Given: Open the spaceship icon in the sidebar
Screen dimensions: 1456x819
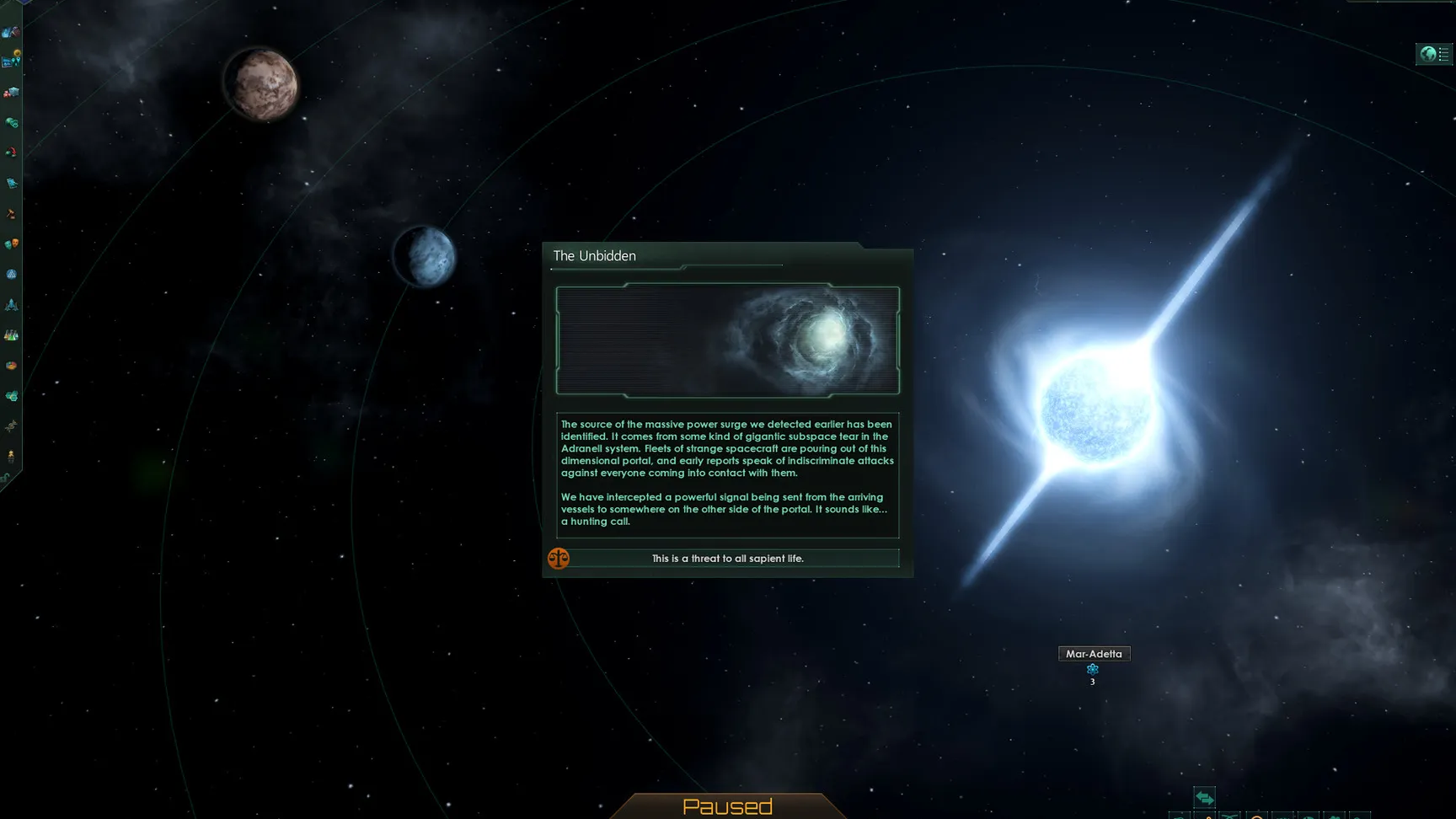Looking at the screenshot, I should click(x=11, y=304).
